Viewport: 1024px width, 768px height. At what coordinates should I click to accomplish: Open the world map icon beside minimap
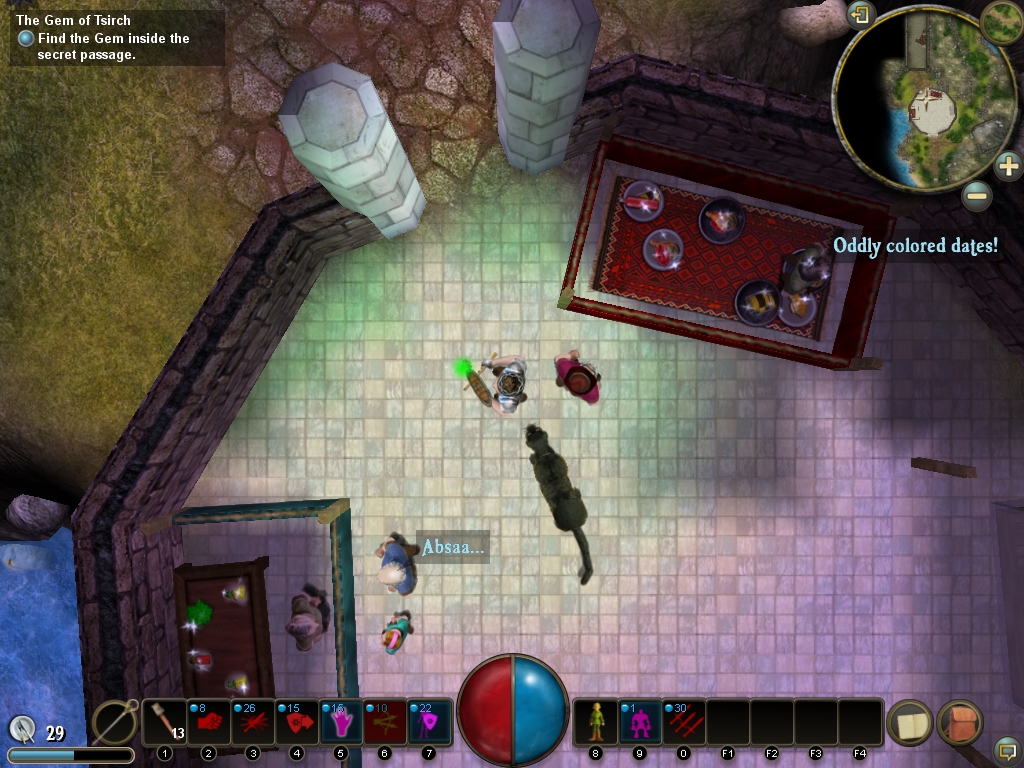(1001, 22)
